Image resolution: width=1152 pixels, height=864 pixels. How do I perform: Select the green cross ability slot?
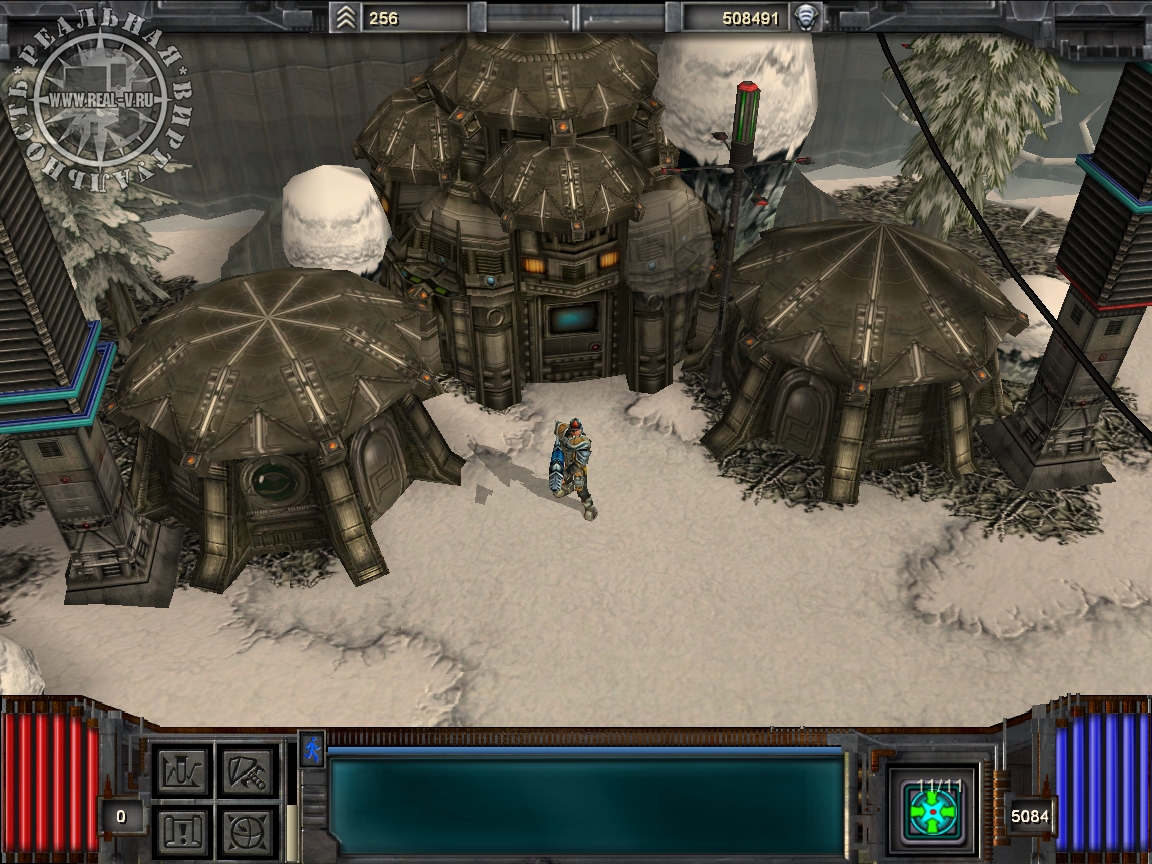coord(932,811)
